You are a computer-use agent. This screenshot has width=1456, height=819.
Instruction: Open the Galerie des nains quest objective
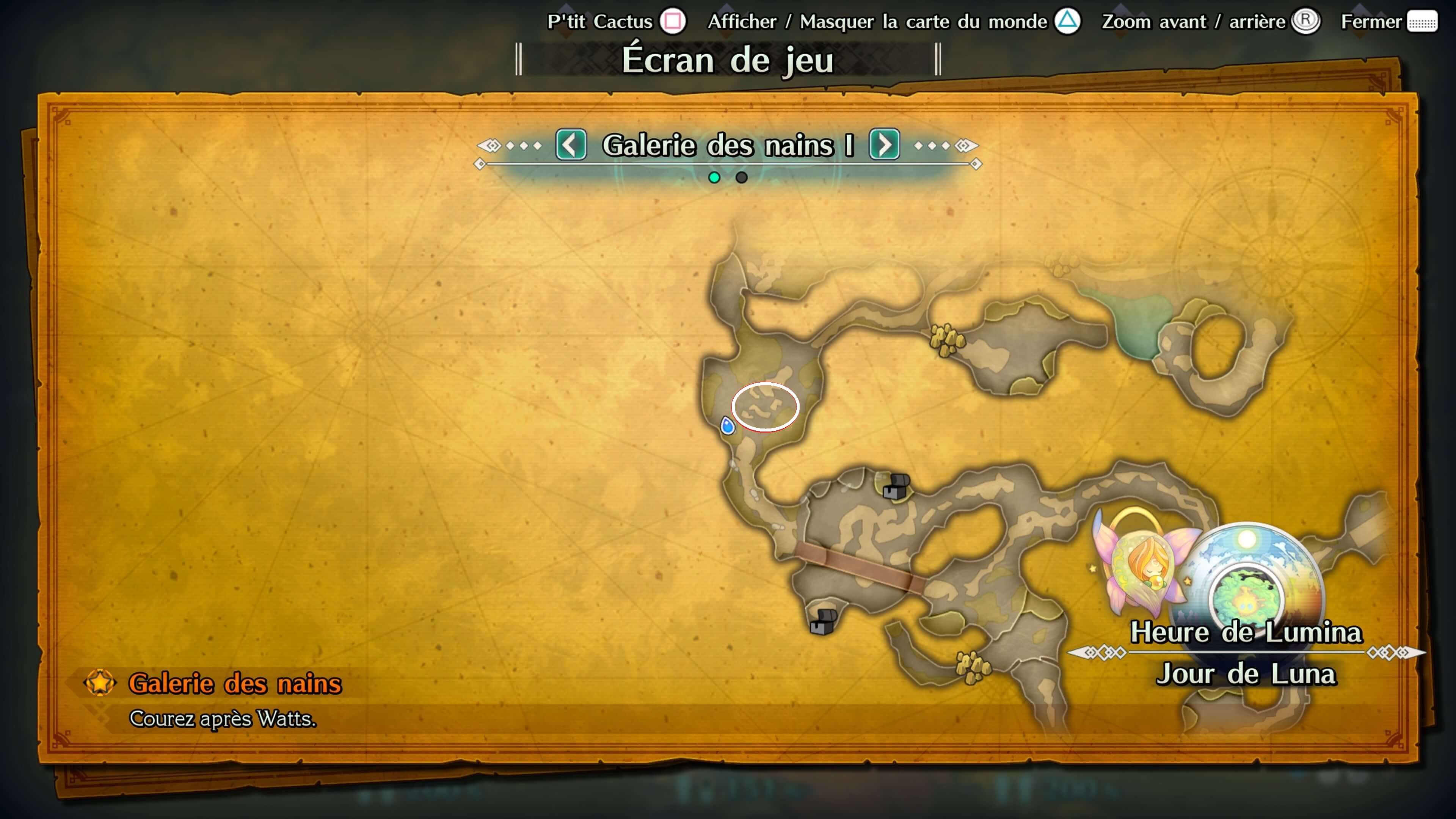click(x=235, y=684)
